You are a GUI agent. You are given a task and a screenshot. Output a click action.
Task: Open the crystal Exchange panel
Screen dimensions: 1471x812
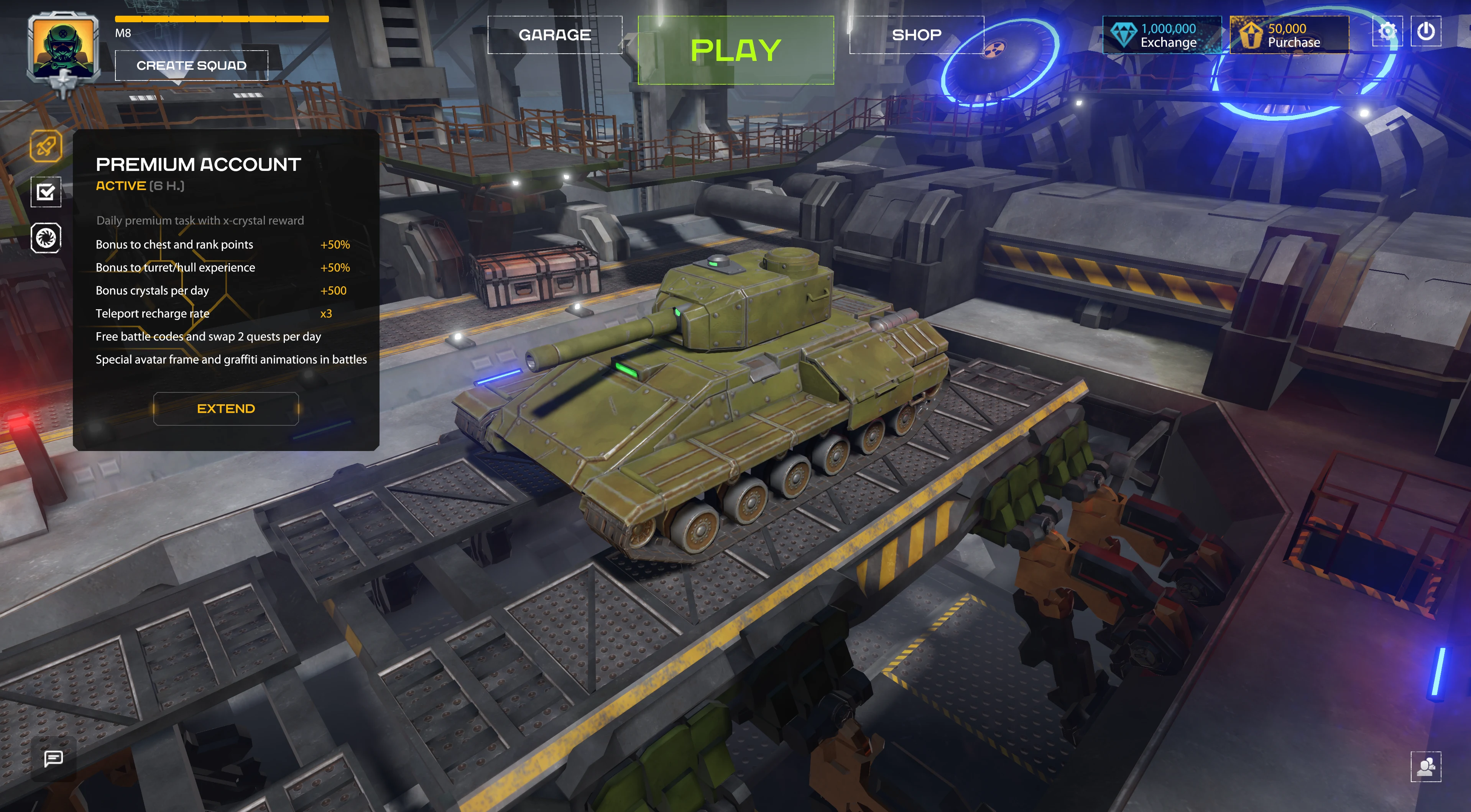coord(1162,35)
